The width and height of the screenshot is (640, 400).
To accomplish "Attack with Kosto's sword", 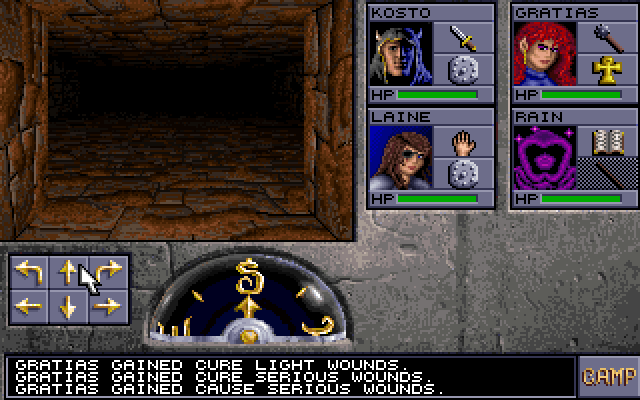I will coord(464,38).
